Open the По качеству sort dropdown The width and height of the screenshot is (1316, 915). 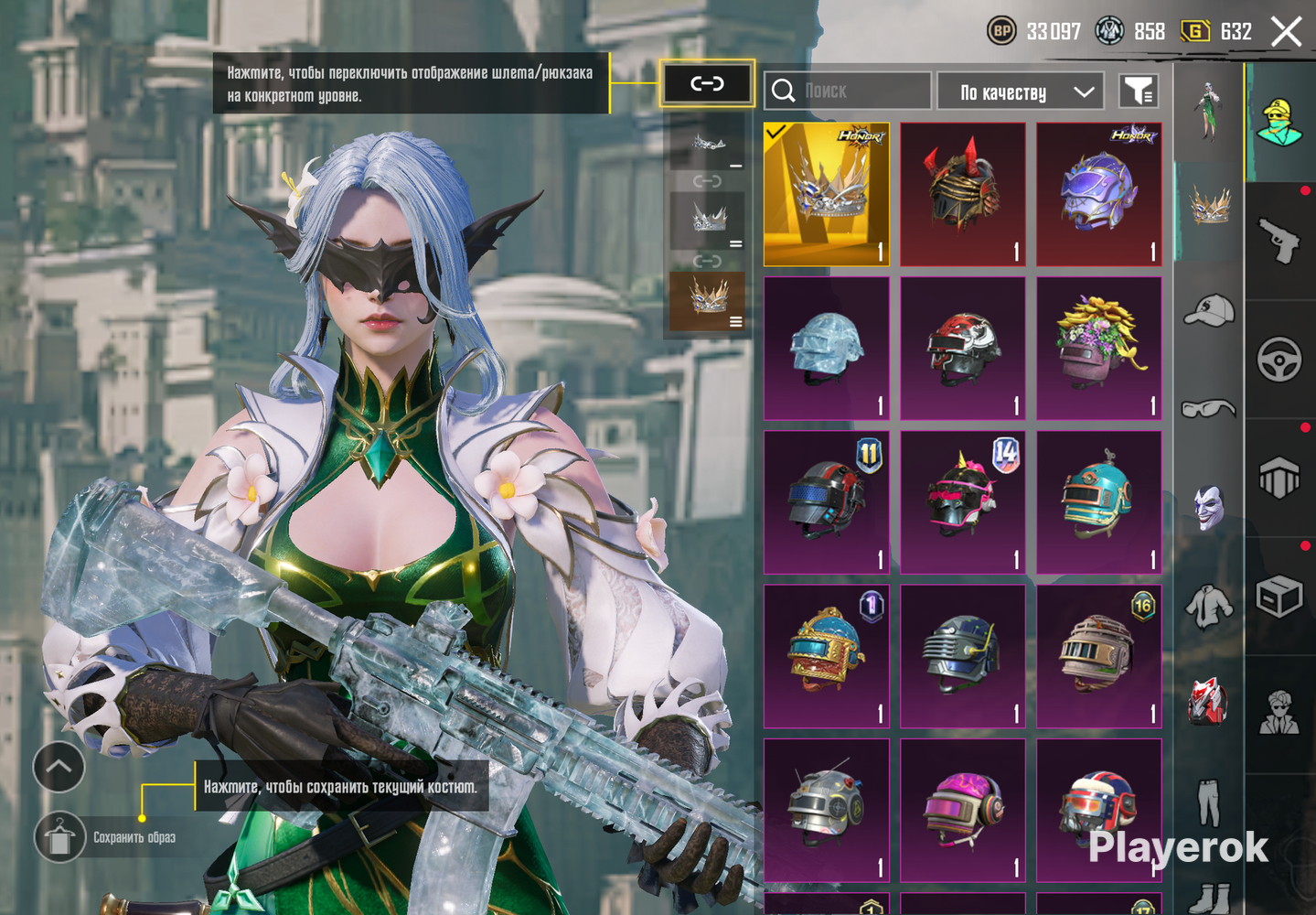(1021, 91)
